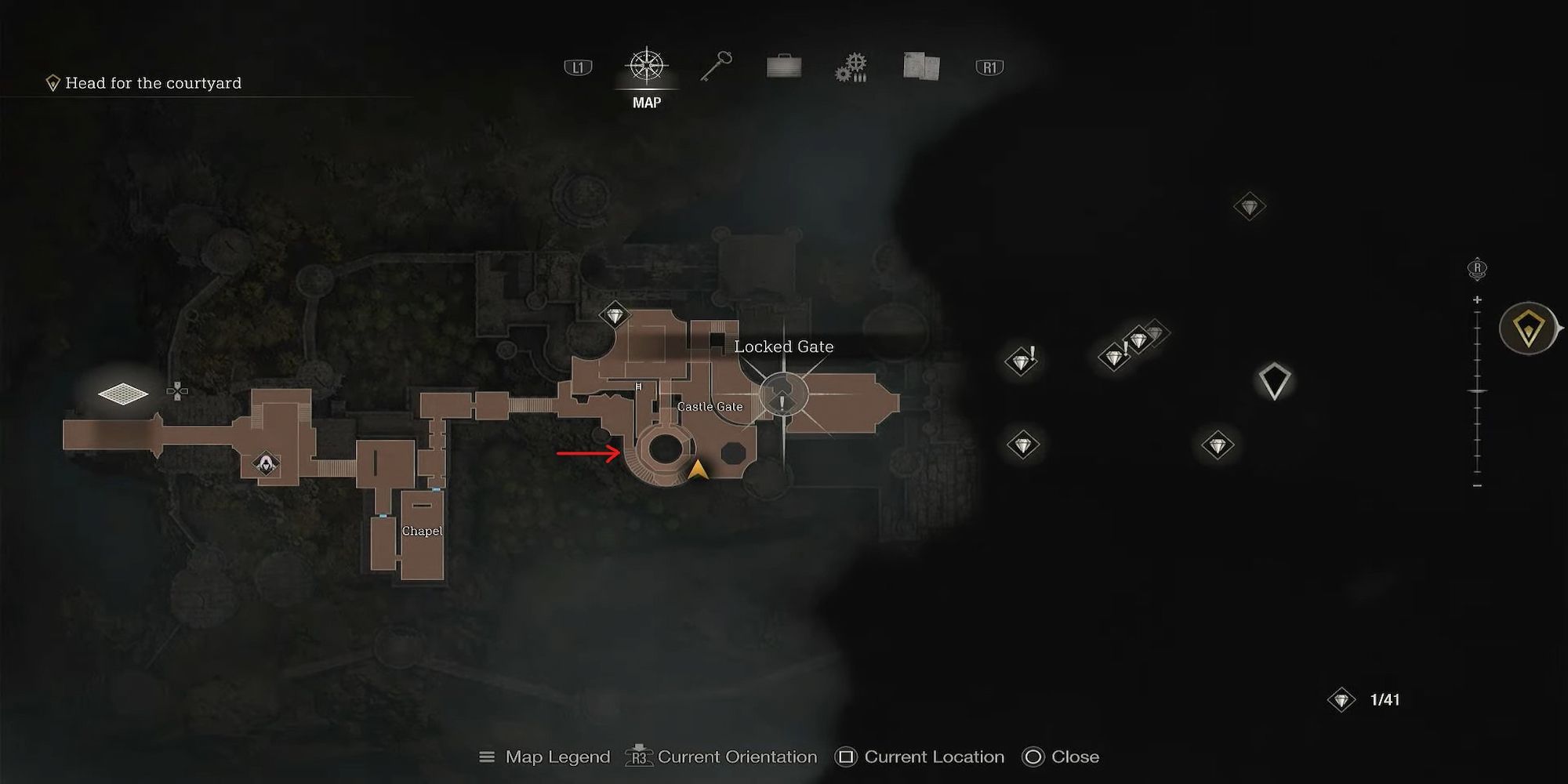1568x784 pixels.
Task: Open the Files documents icon
Action: click(x=920, y=67)
